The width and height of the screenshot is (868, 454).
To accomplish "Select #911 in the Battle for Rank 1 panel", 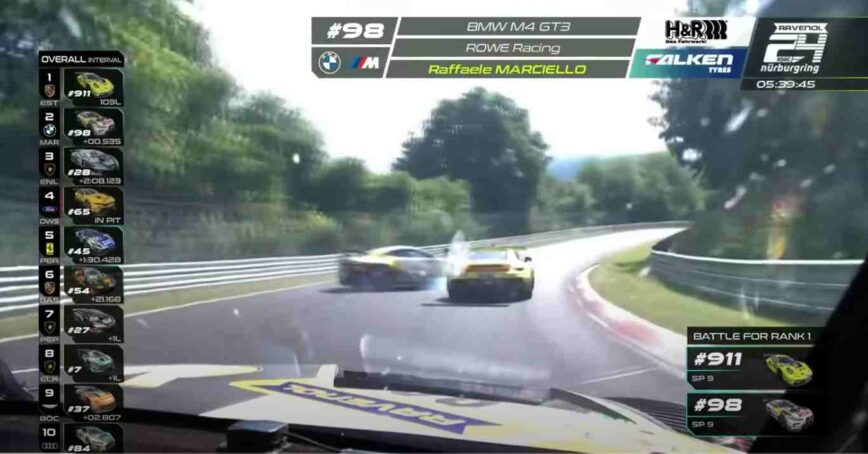I will tap(751, 369).
